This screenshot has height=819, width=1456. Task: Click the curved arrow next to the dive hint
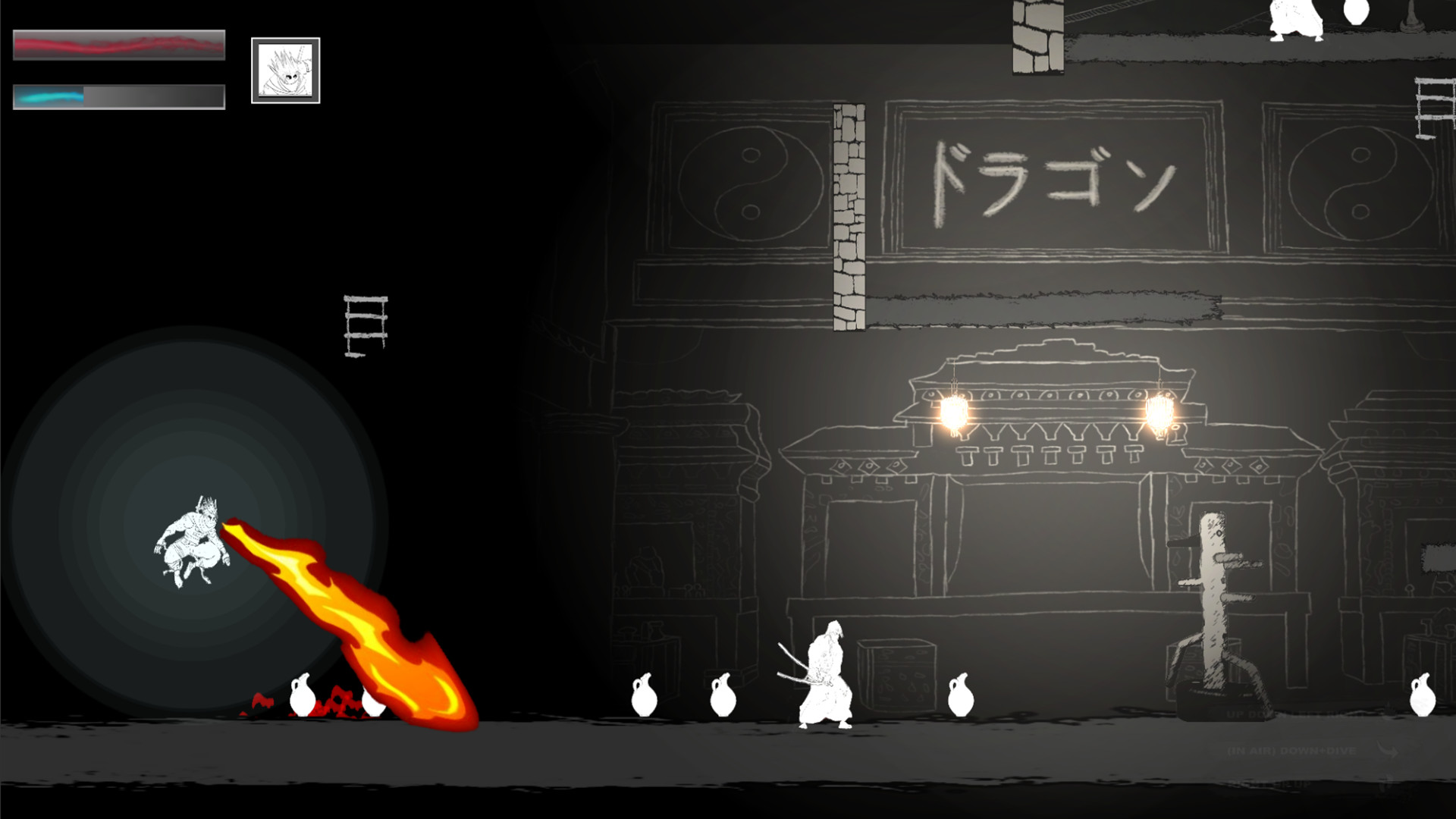pyautogui.click(x=1388, y=751)
